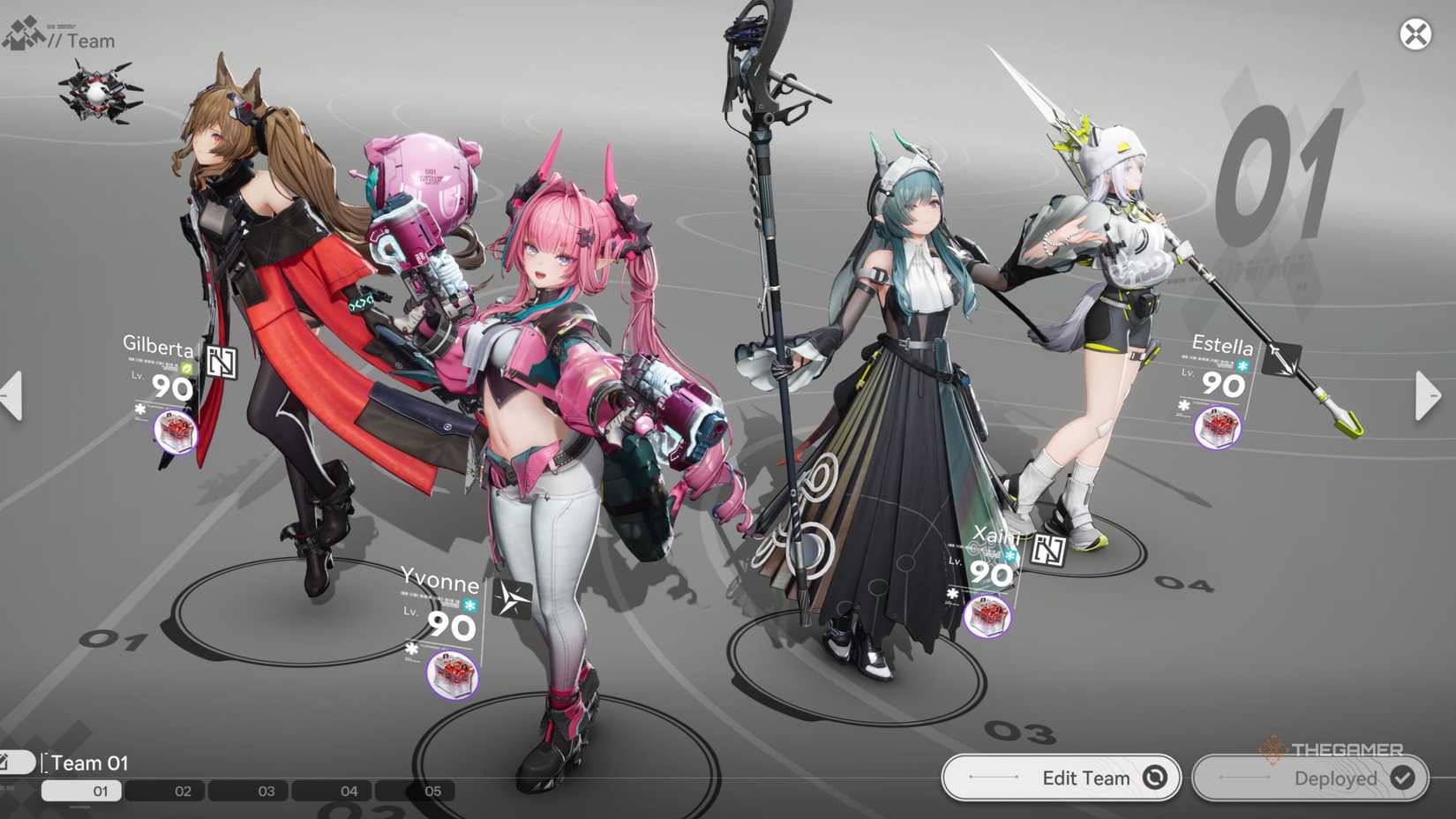This screenshot has width=1456, height=819.
Task: Toggle the Deployed status checkmark
Action: pyautogui.click(x=1401, y=778)
